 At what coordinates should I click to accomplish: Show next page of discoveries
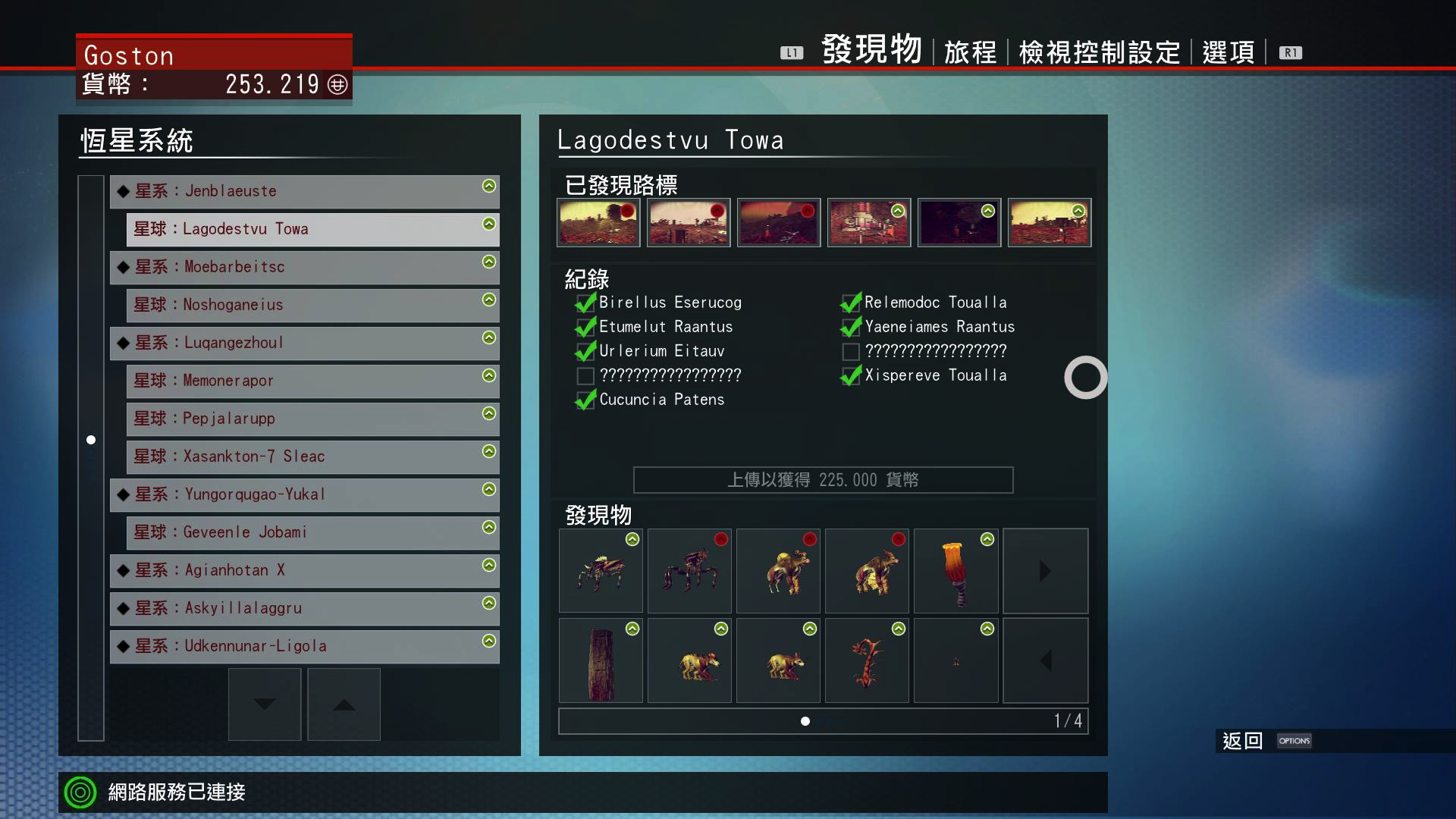click(1045, 571)
